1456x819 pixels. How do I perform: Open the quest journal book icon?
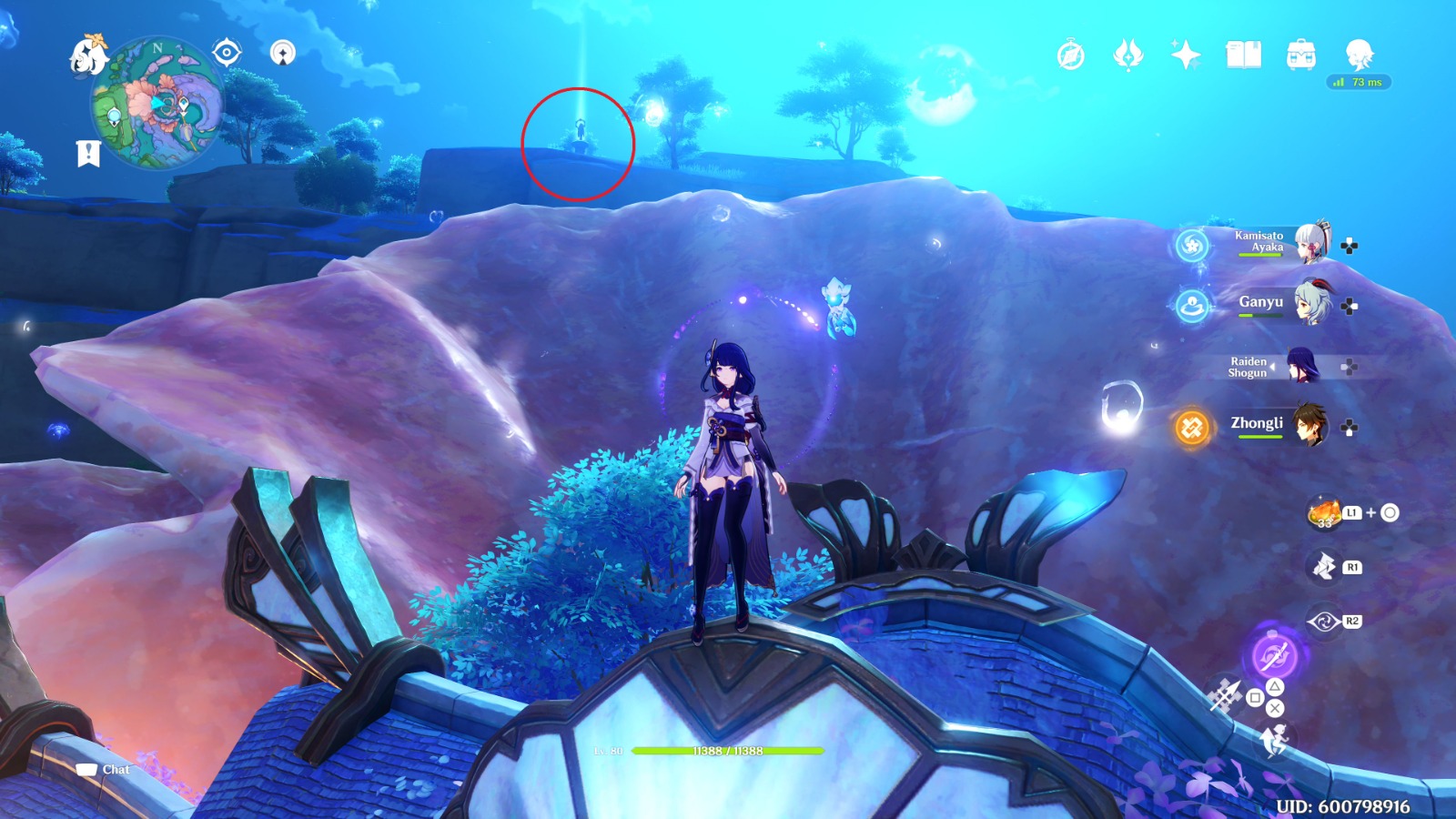pos(1243,56)
